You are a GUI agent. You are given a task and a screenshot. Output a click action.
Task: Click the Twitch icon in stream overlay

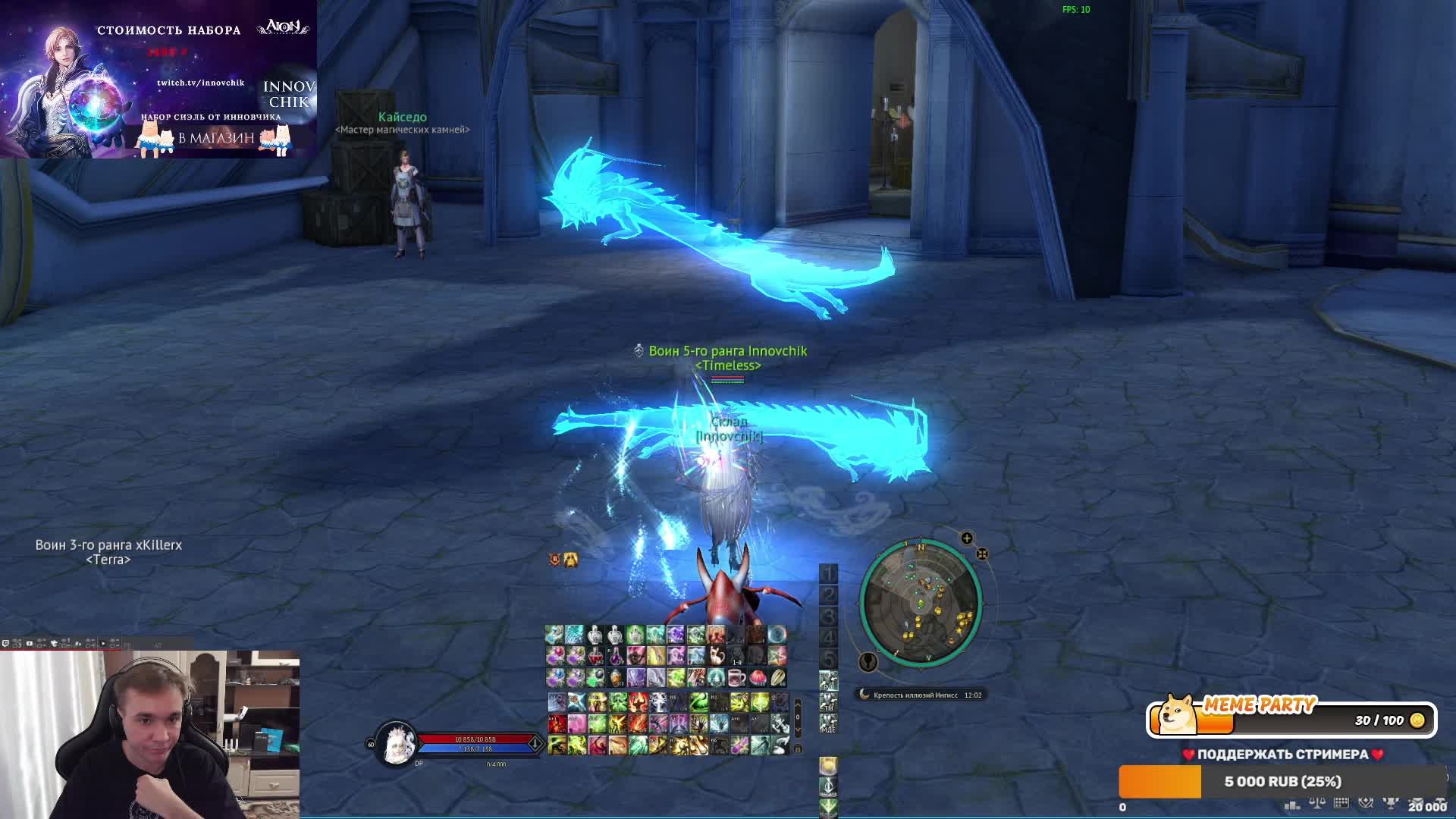tap(6, 644)
